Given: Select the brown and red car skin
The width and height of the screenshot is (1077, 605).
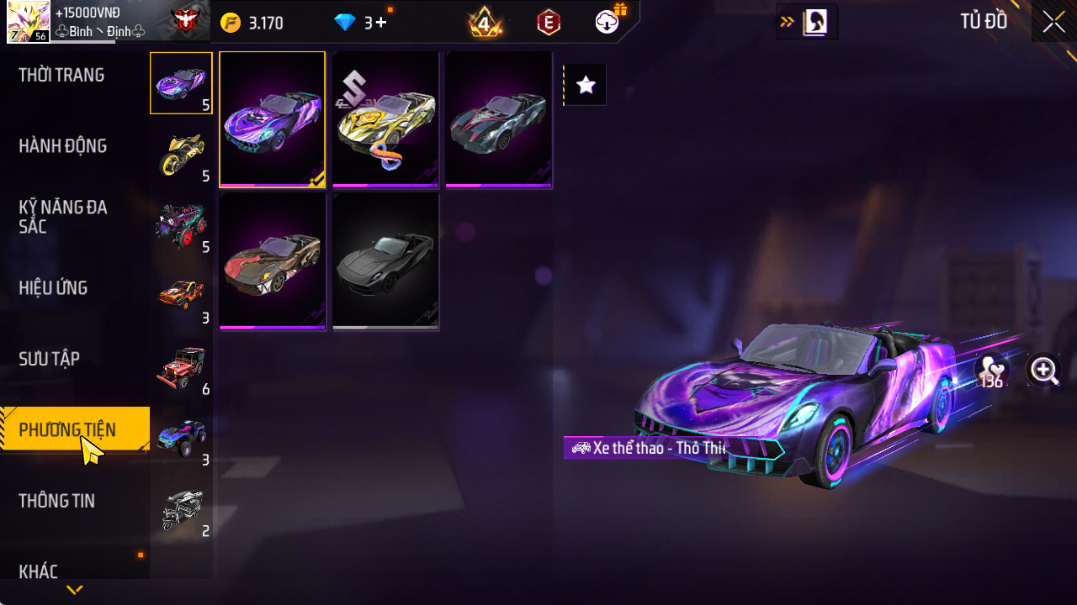Looking at the screenshot, I should tap(272, 261).
